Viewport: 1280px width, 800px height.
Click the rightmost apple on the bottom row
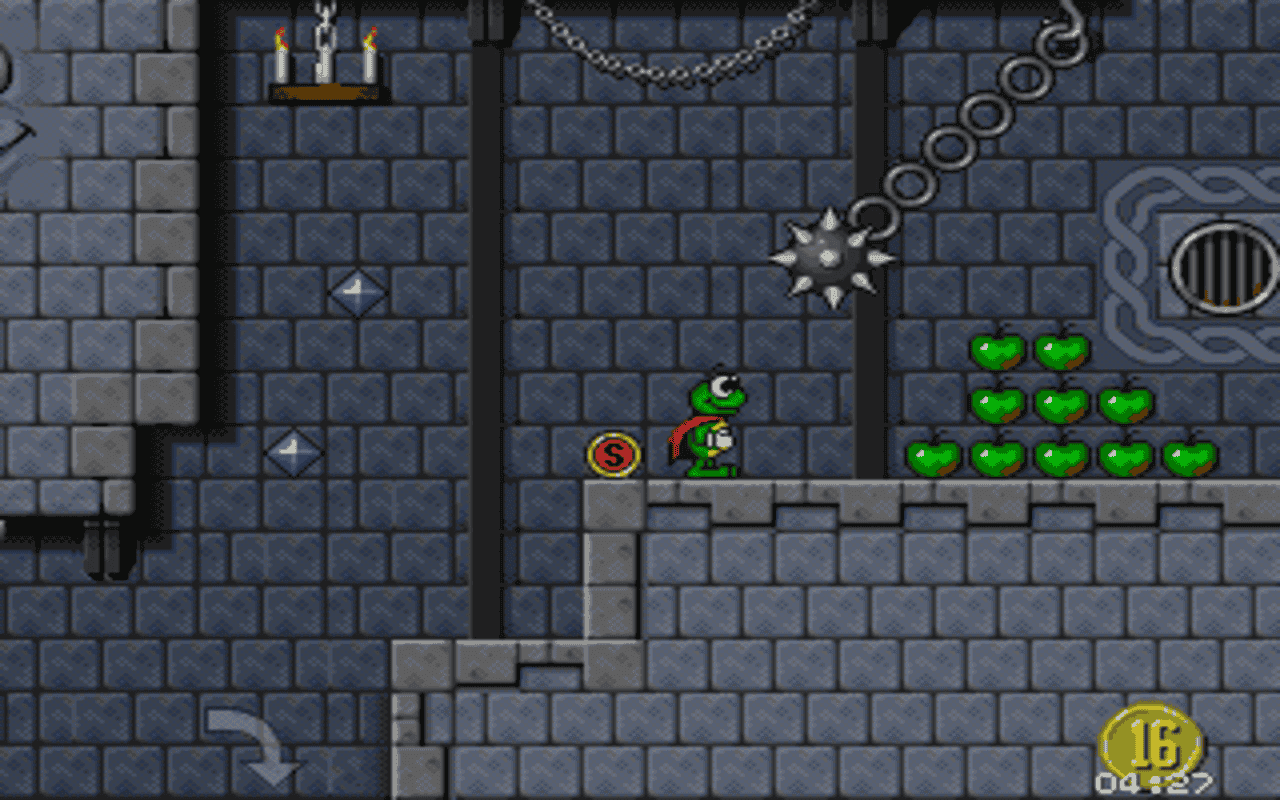[x=1190, y=458]
